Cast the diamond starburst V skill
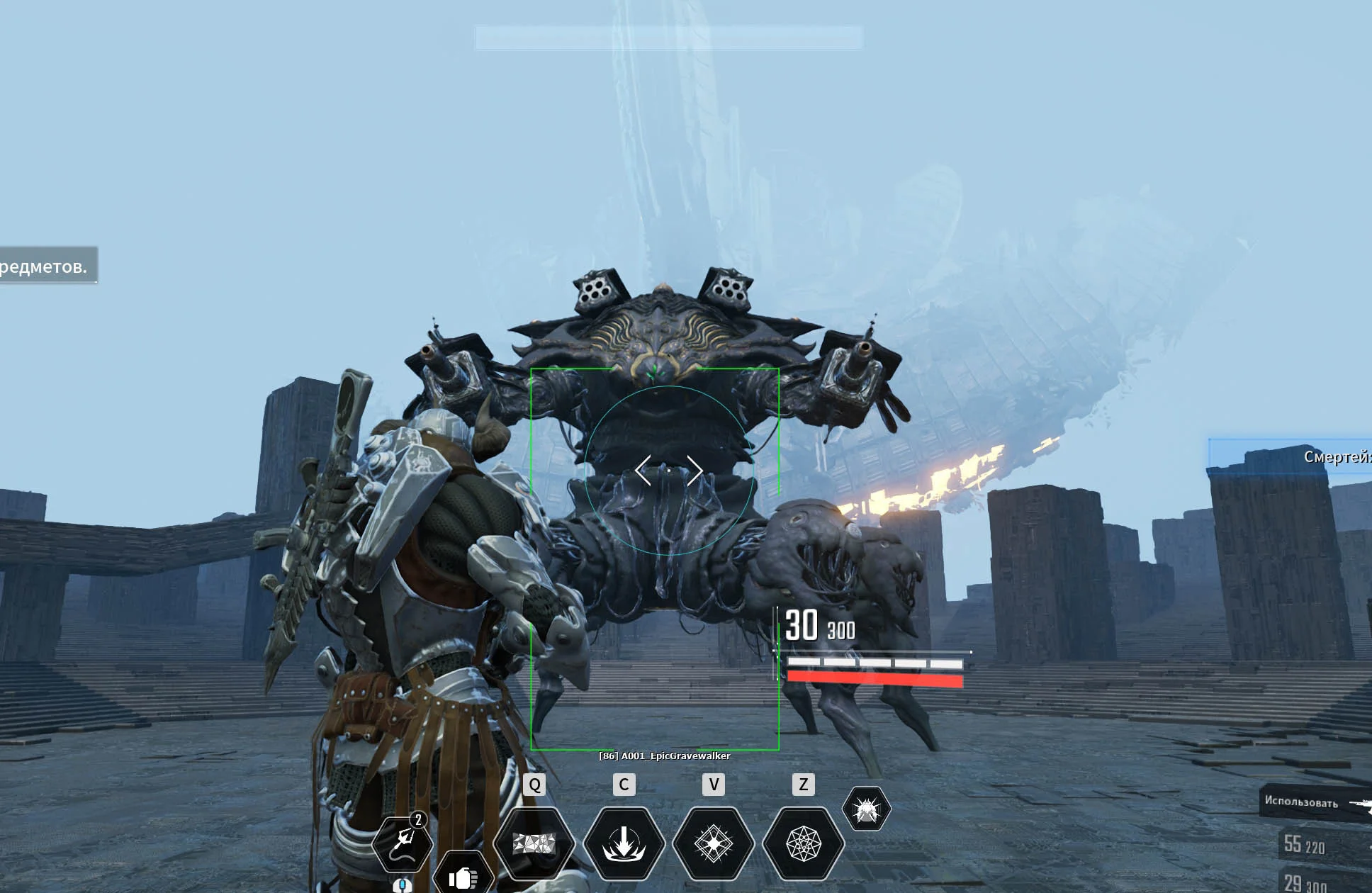 pyautogui.click(x=713, y=843)
